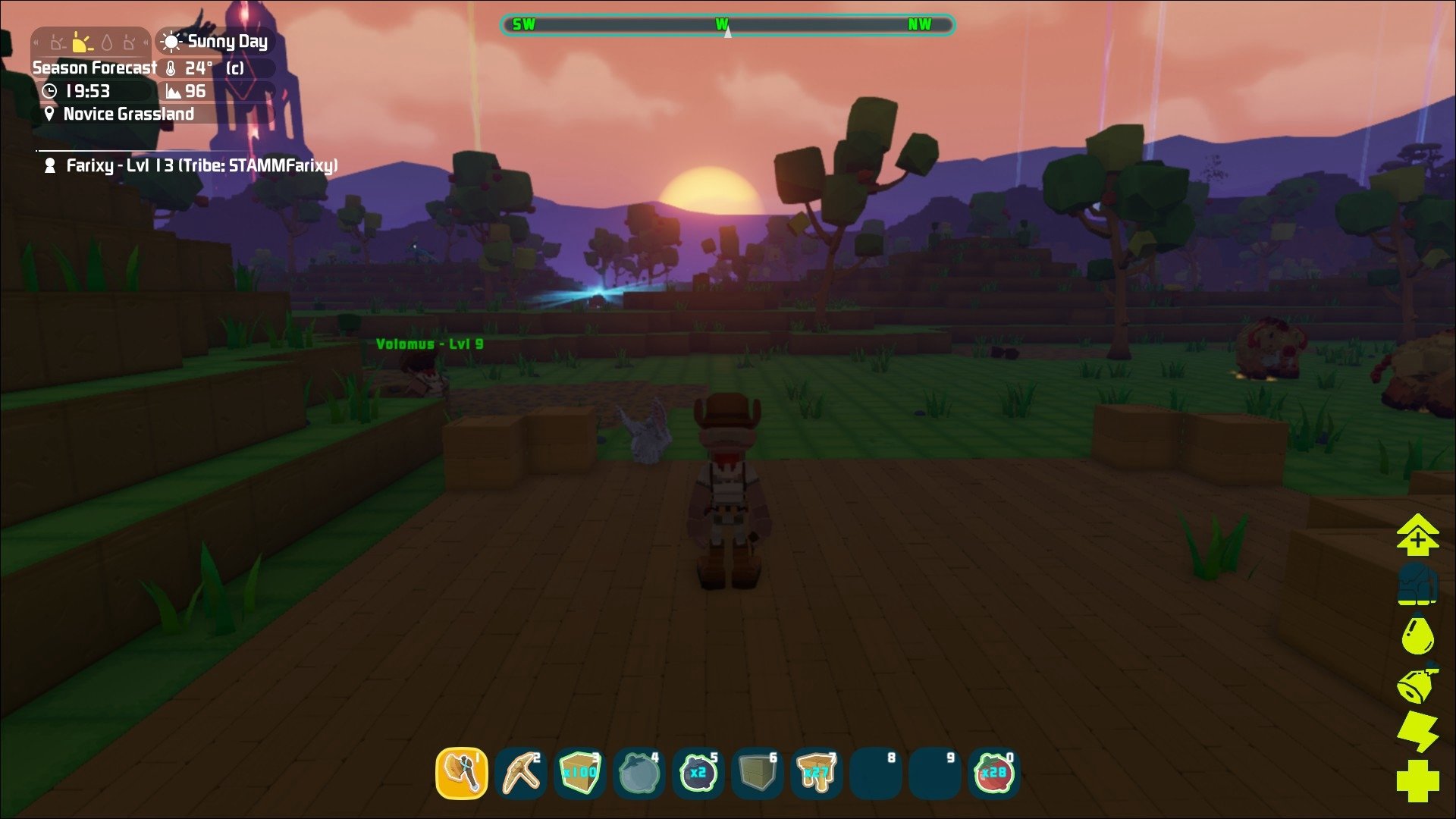Click the compass bar at the top
This screenshot has width=1456, height=819.
[726, 25]
